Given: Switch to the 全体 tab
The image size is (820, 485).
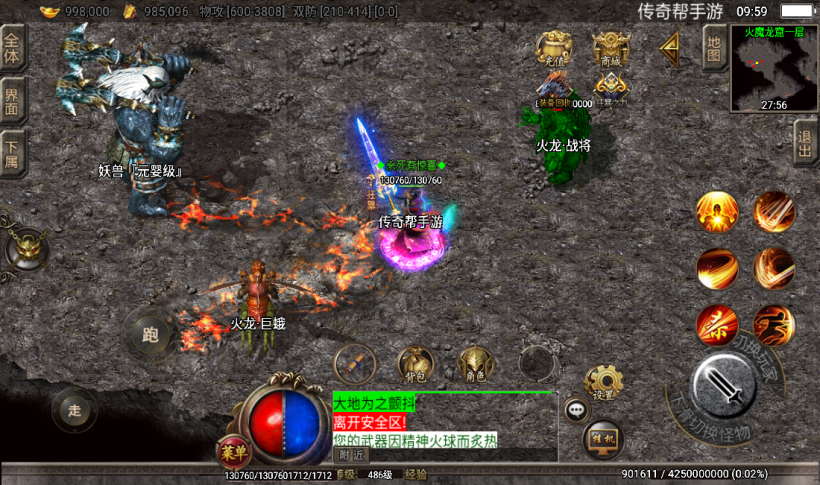Looking at the screenshot, I should [12, 48].
